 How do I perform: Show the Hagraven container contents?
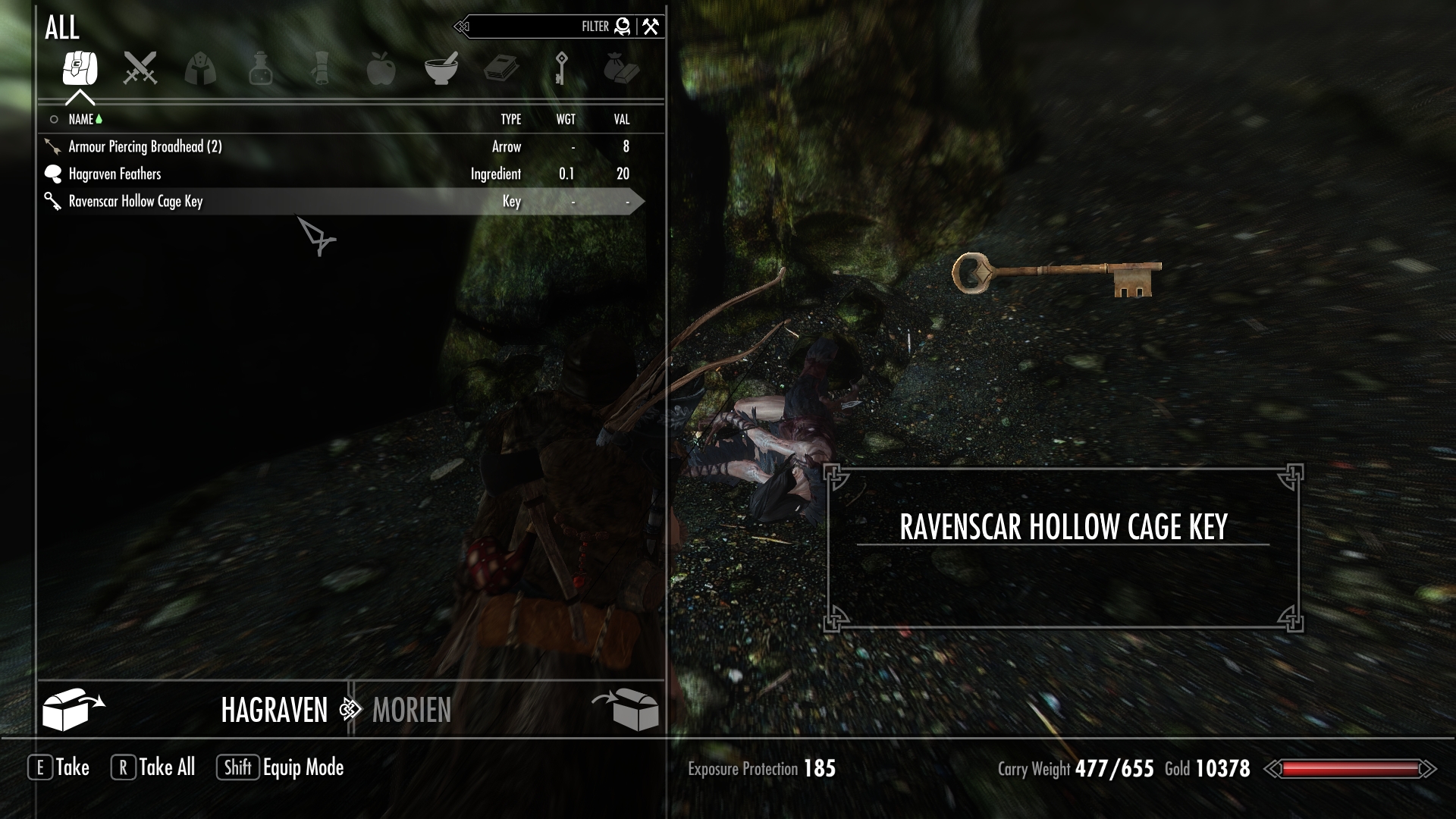click(274, 710)
